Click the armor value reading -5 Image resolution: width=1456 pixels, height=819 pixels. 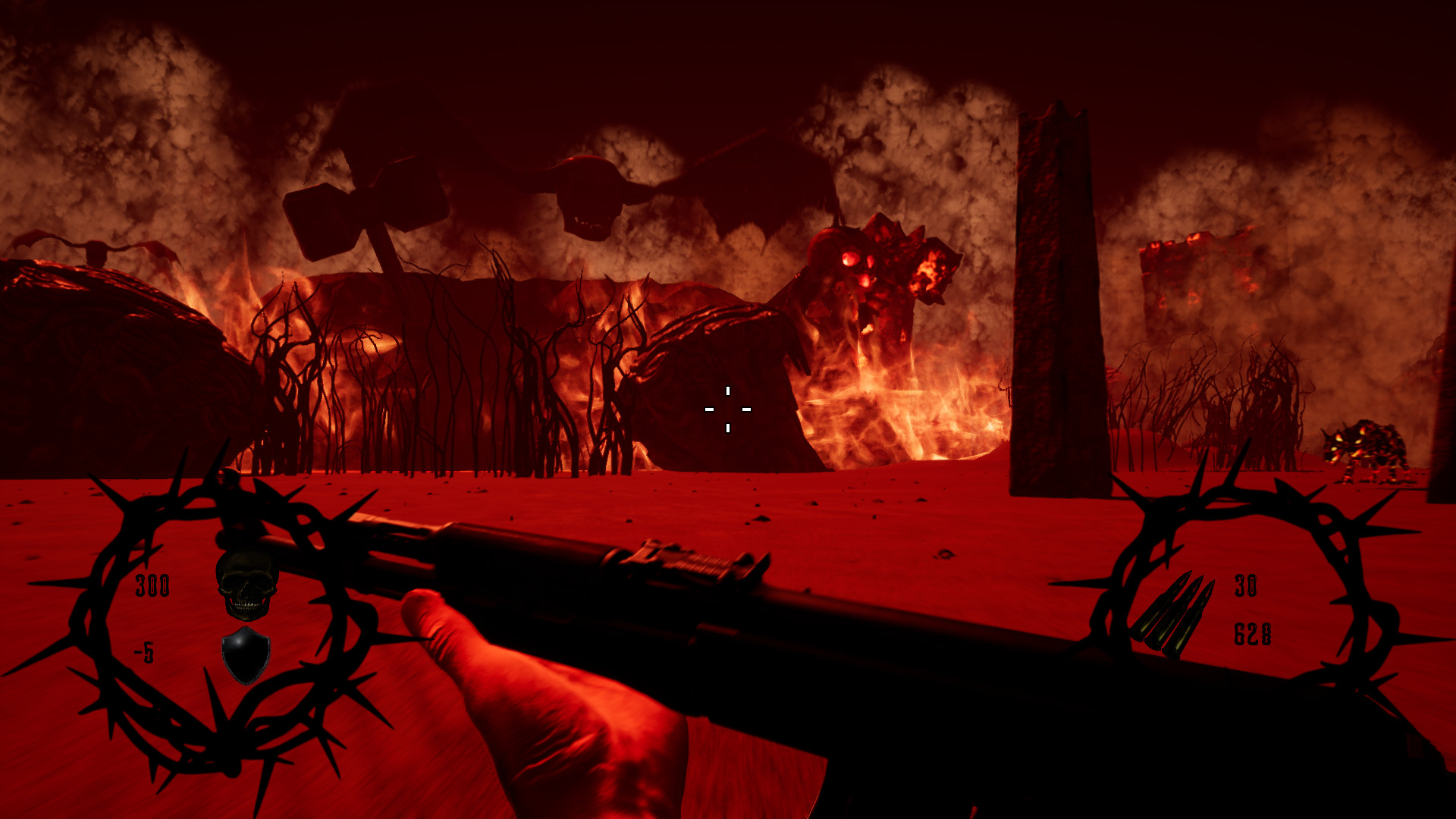pyautogui.click(x=144, y=650)
